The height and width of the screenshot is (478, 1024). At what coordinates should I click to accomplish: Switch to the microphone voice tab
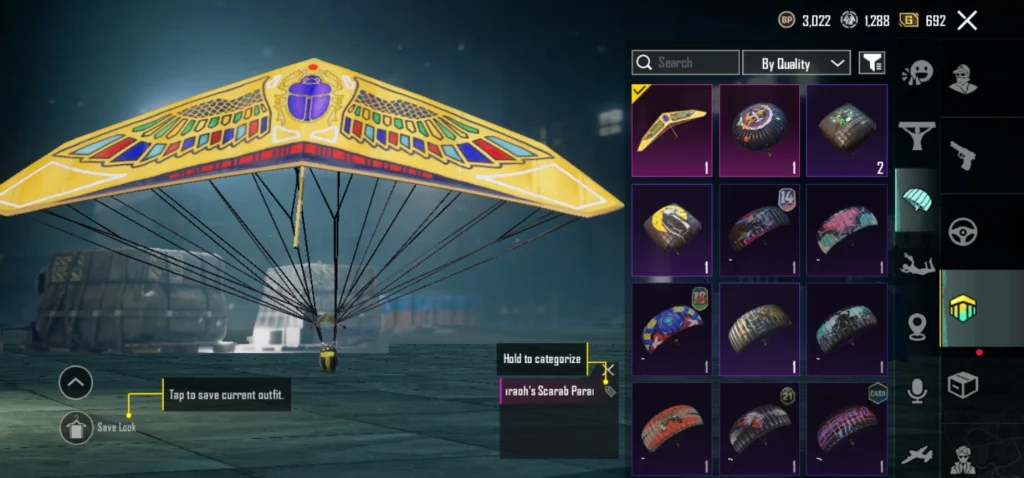coord(916,390)
